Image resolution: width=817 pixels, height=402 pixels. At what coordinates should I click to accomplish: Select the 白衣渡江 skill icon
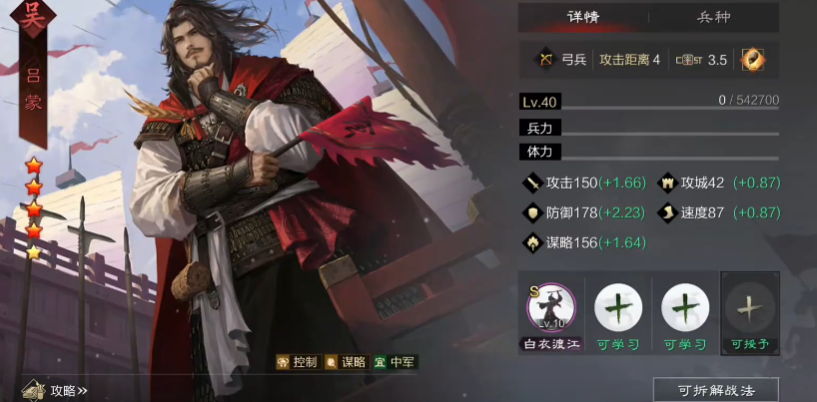click(550, 308)
